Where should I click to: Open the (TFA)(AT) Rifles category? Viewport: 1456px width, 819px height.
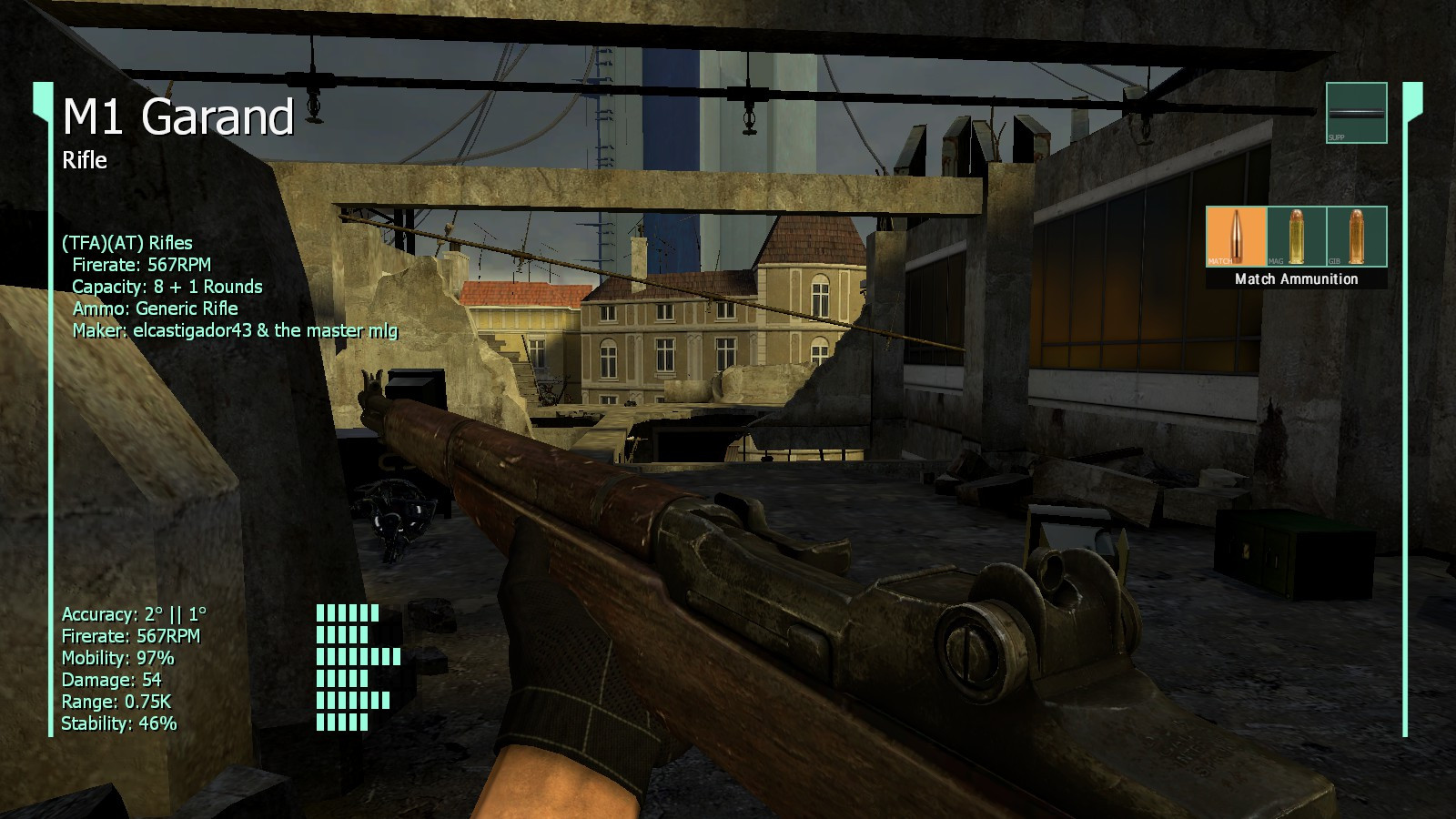coord(127,243)
